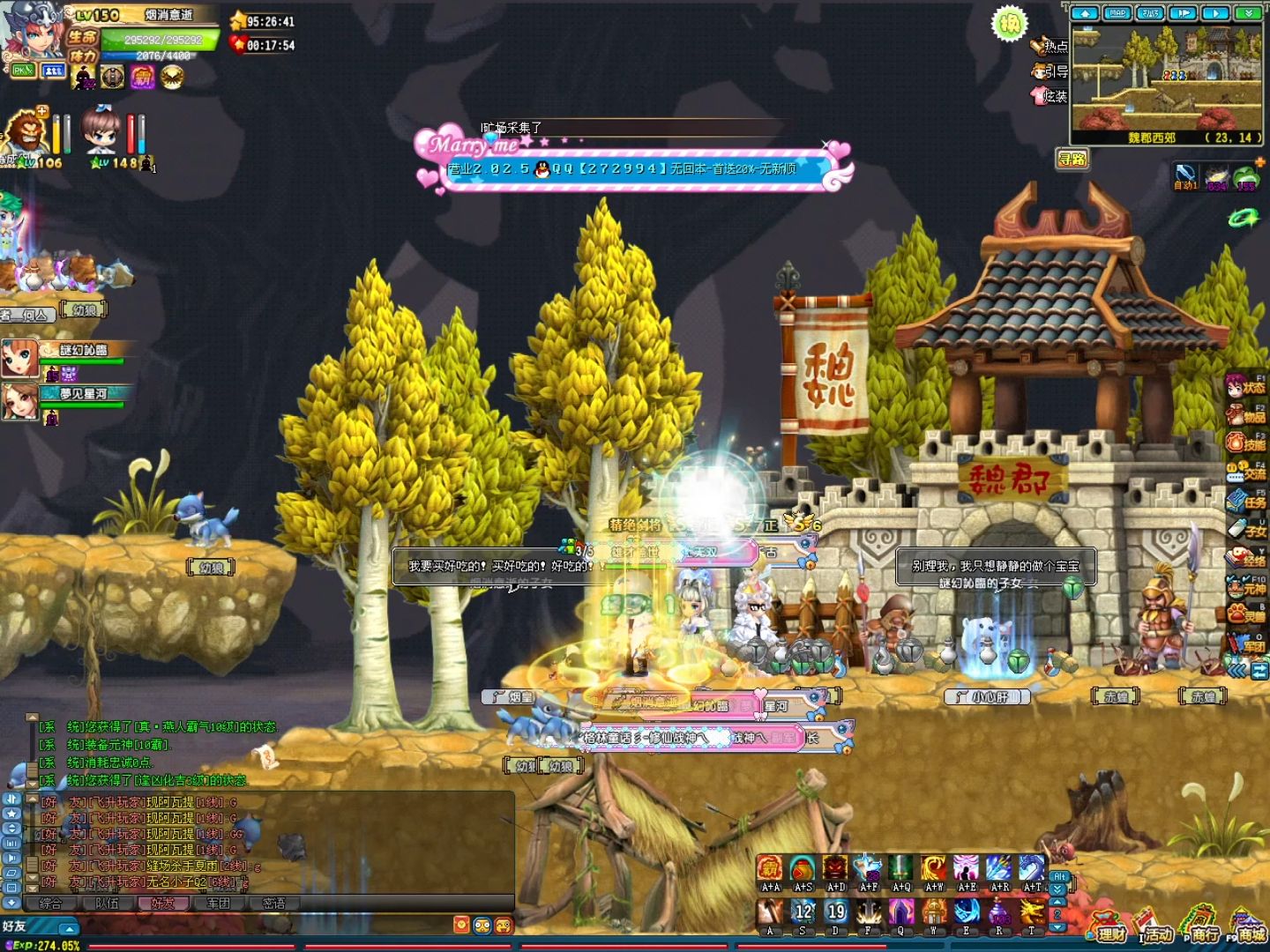The width and height of the screenshot is (1270, 952).
Task: Switch chat to the 队伍 team tab
Action: point(107,904)
